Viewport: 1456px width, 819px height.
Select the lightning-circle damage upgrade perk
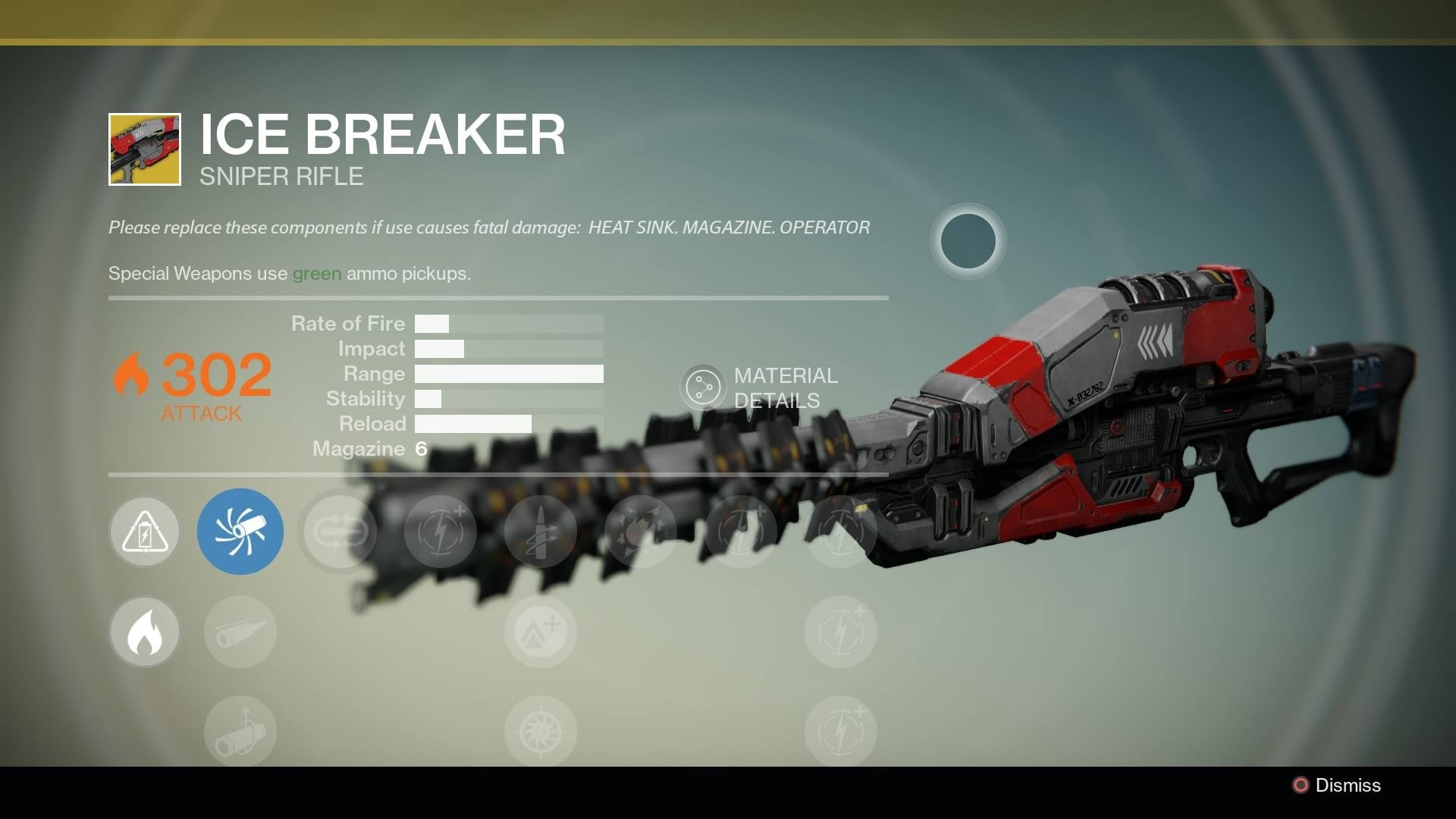pyautogui.click(x=440, y=531)
